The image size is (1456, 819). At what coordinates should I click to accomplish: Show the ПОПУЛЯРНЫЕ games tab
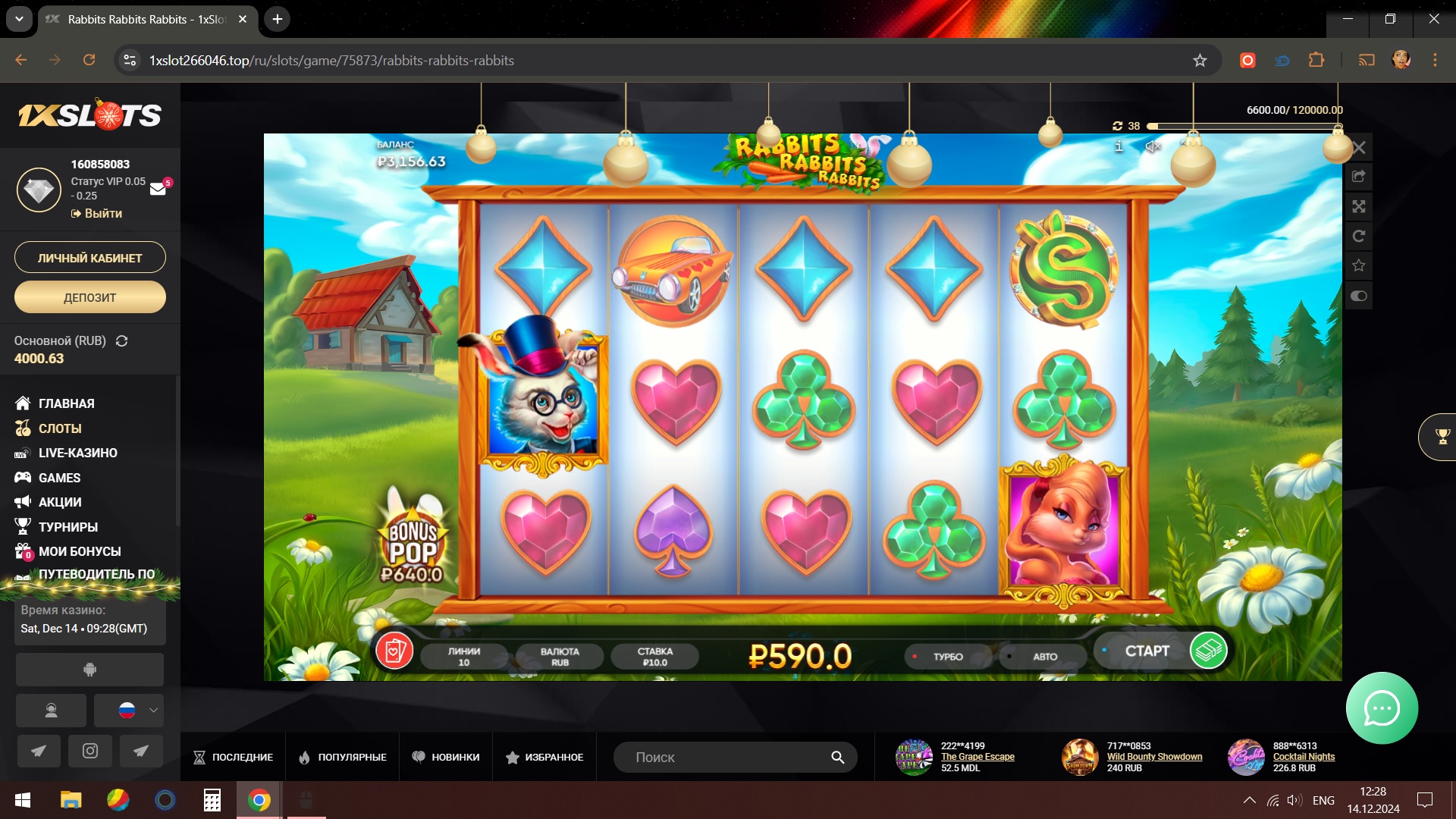[343, 757]
